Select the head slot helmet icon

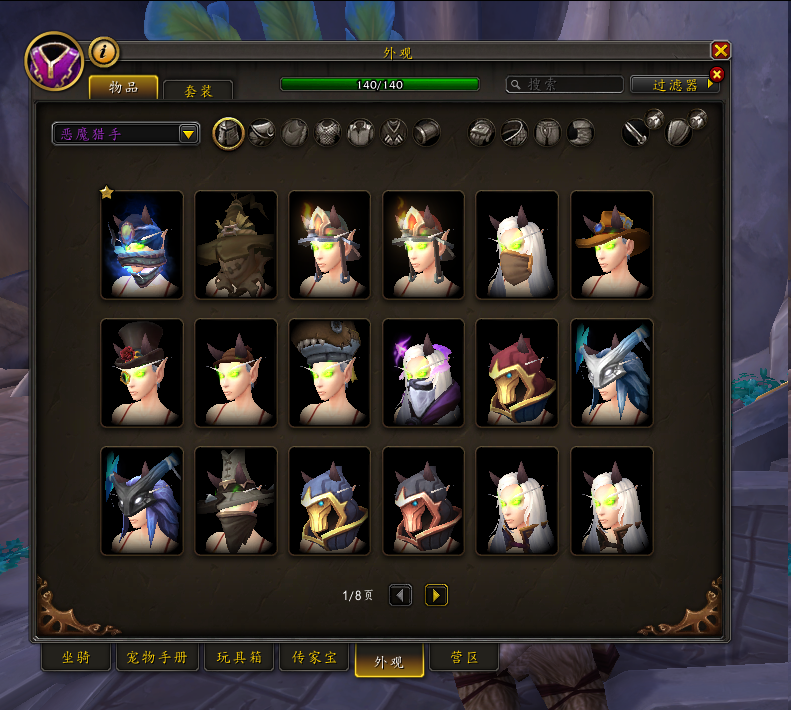(229, 133)
